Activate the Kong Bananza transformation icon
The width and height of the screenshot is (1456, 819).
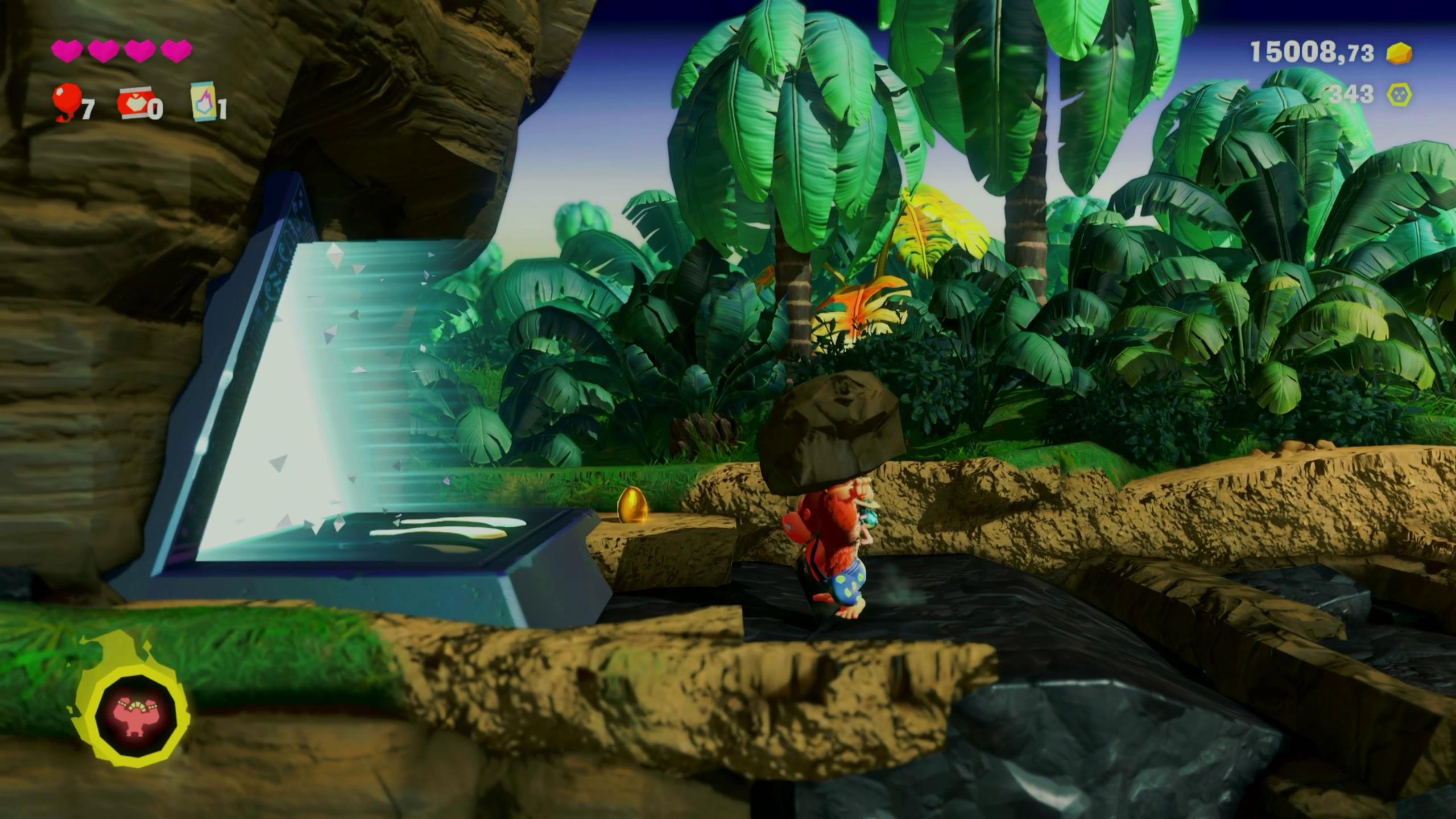pos(135,716)
